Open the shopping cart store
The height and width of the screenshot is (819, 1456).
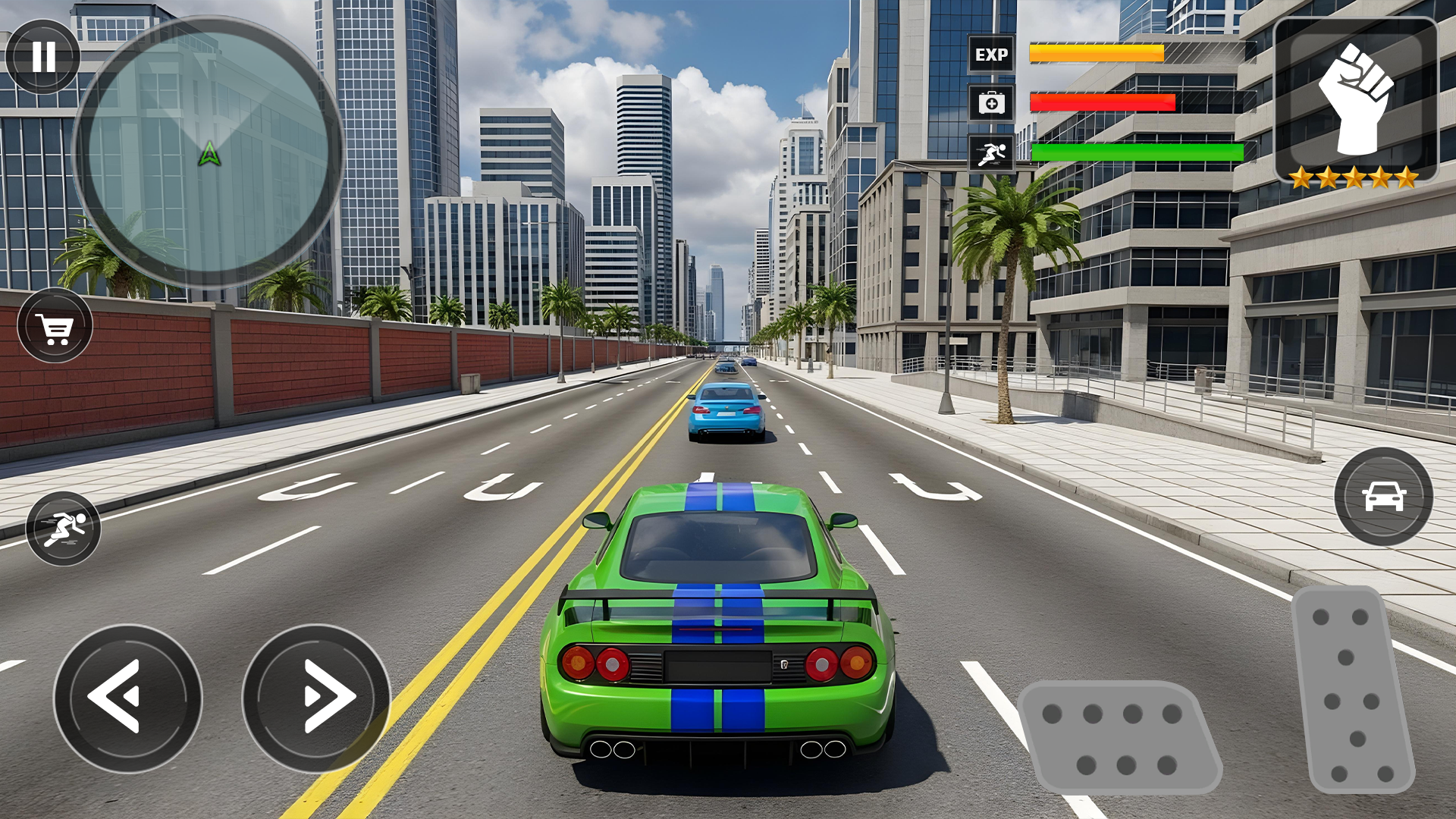click(x=55, y=326)
